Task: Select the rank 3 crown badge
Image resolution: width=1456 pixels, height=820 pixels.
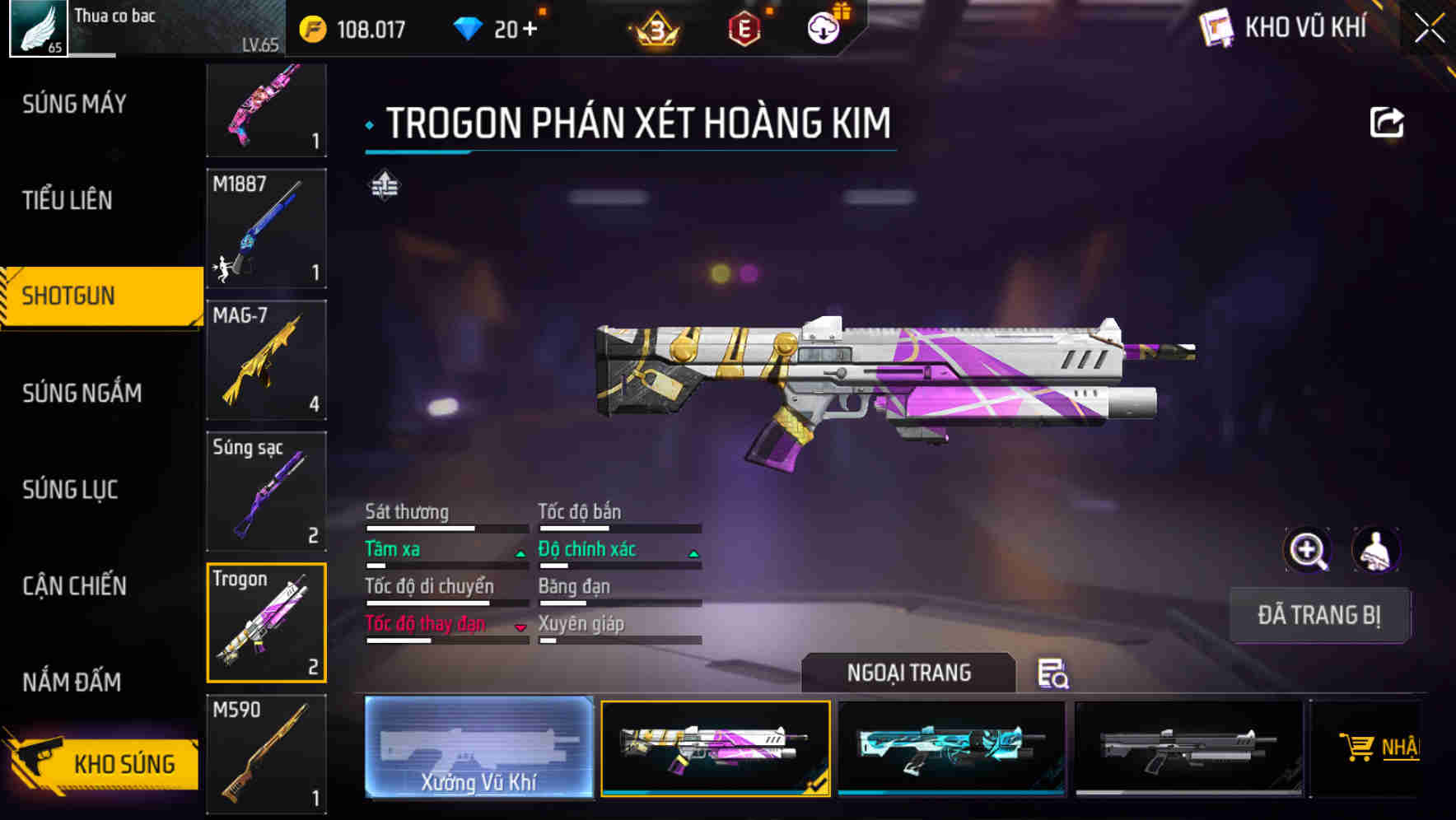Action: 653,27
